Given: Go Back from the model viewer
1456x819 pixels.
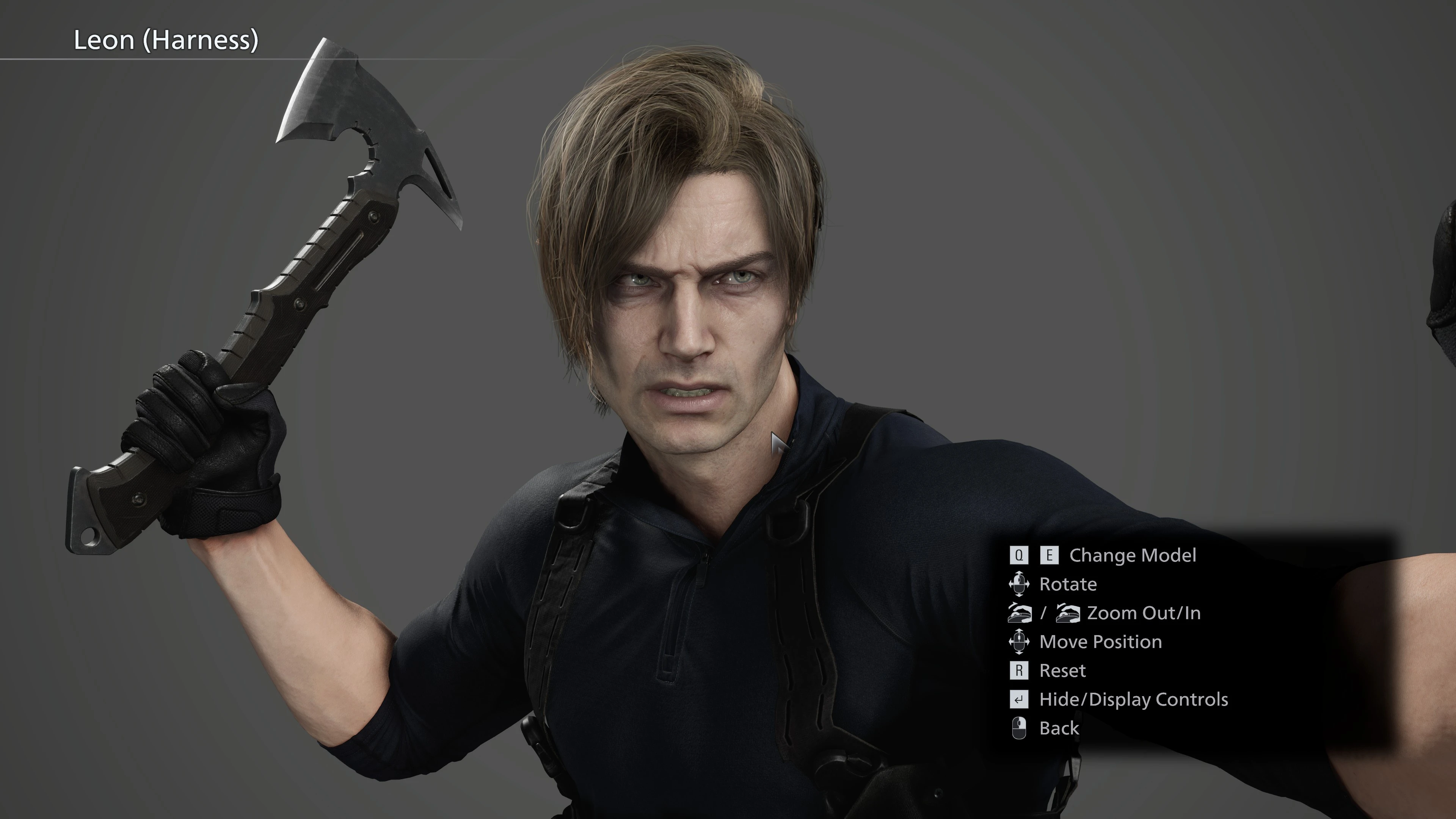Looking at the screenshot, I should pyautogui.click(x=1058, y=728).
